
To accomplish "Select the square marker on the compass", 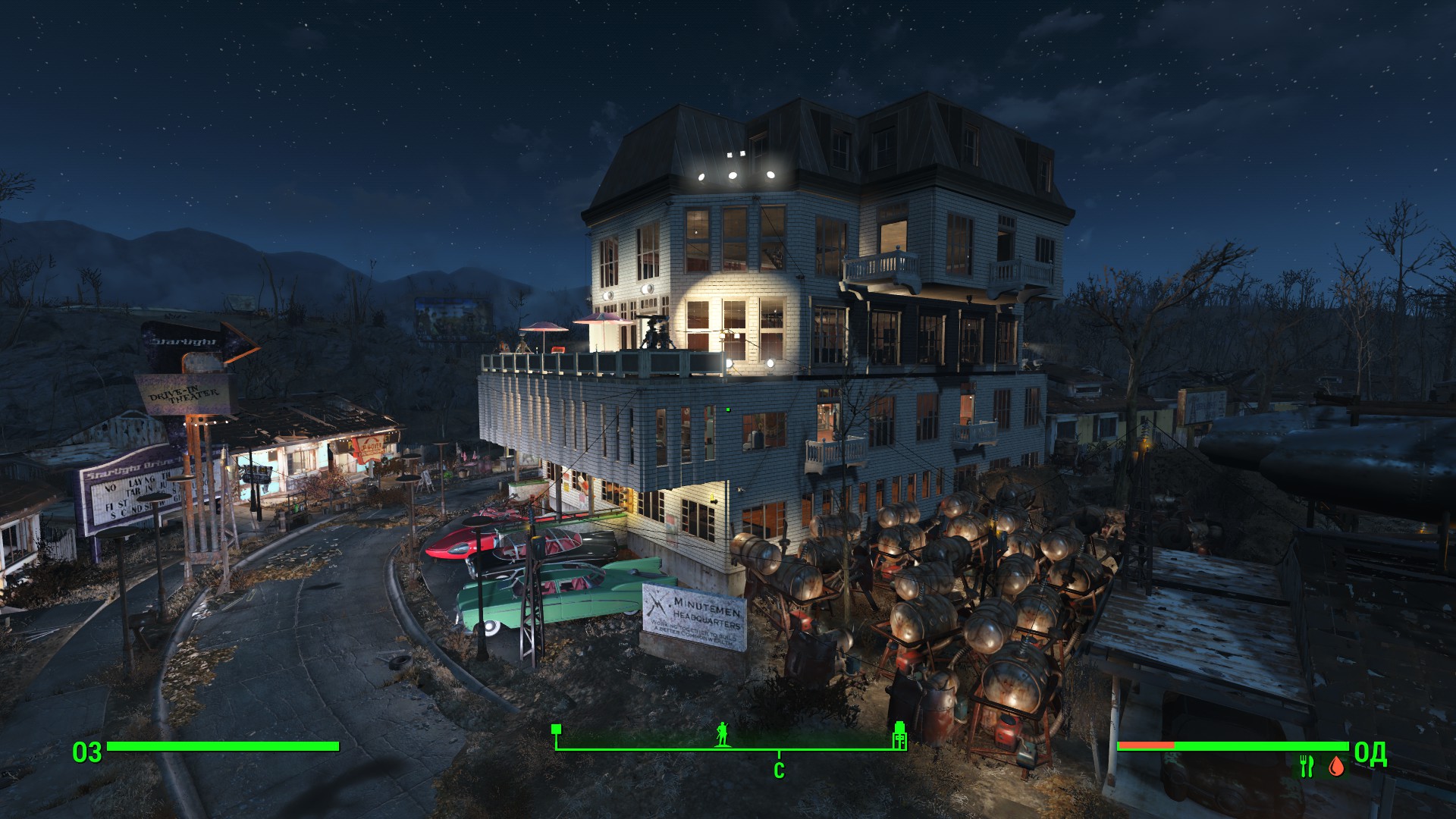I will pos(556,730).
